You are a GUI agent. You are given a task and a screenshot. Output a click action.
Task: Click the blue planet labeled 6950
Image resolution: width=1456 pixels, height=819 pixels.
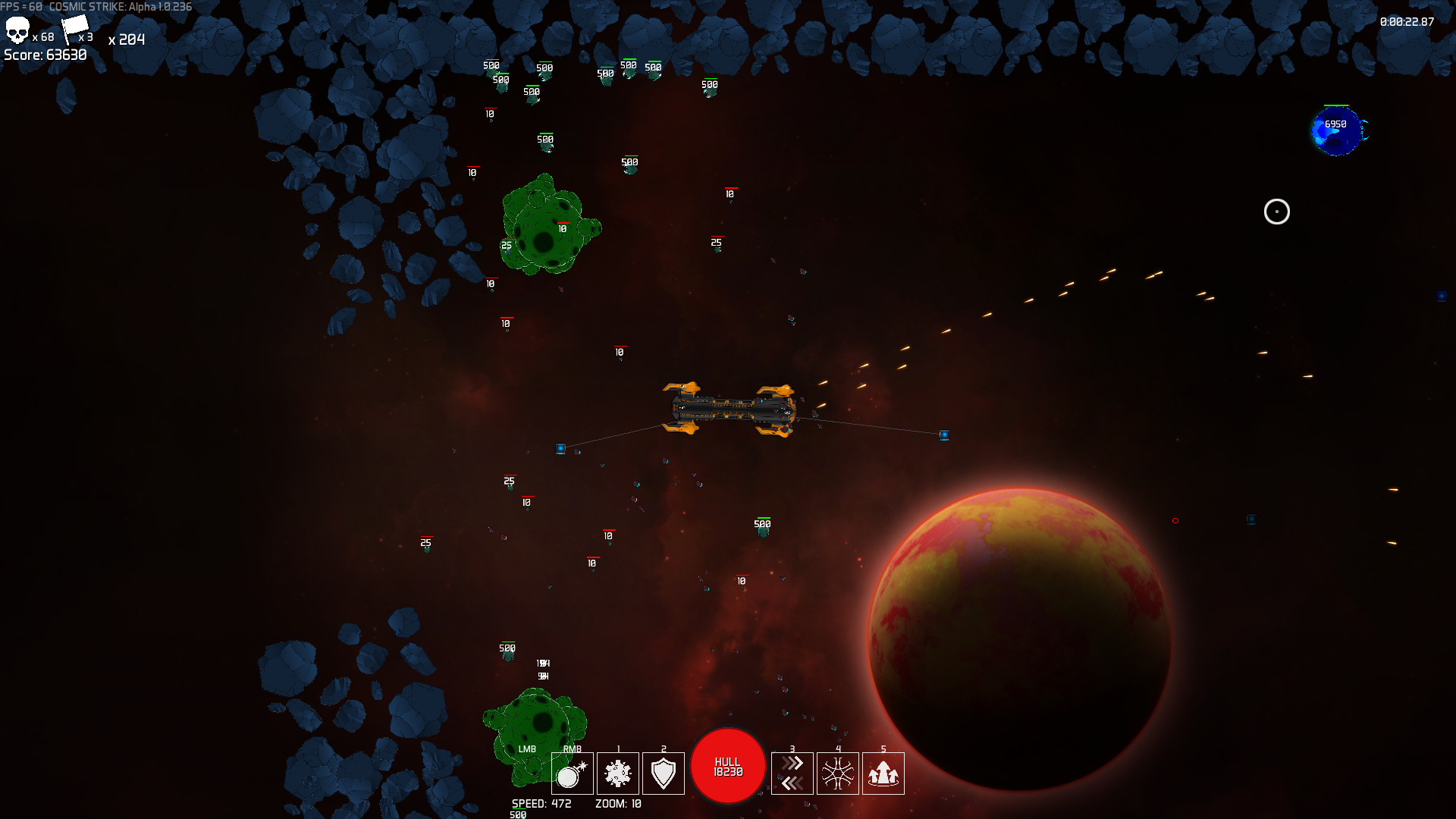[x=1337, y=131]
